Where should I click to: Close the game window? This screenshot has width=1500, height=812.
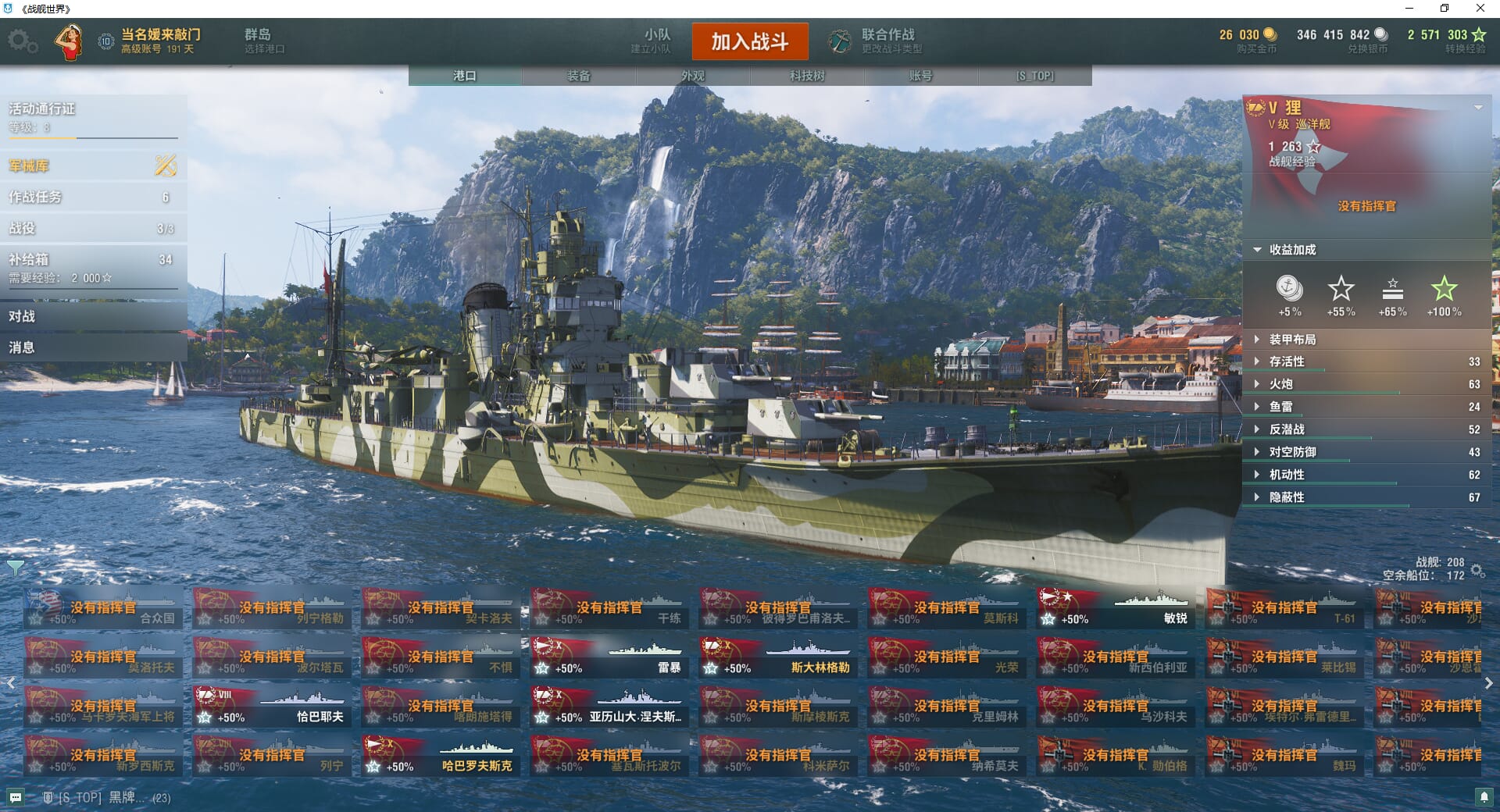(x=1480, y=9)
